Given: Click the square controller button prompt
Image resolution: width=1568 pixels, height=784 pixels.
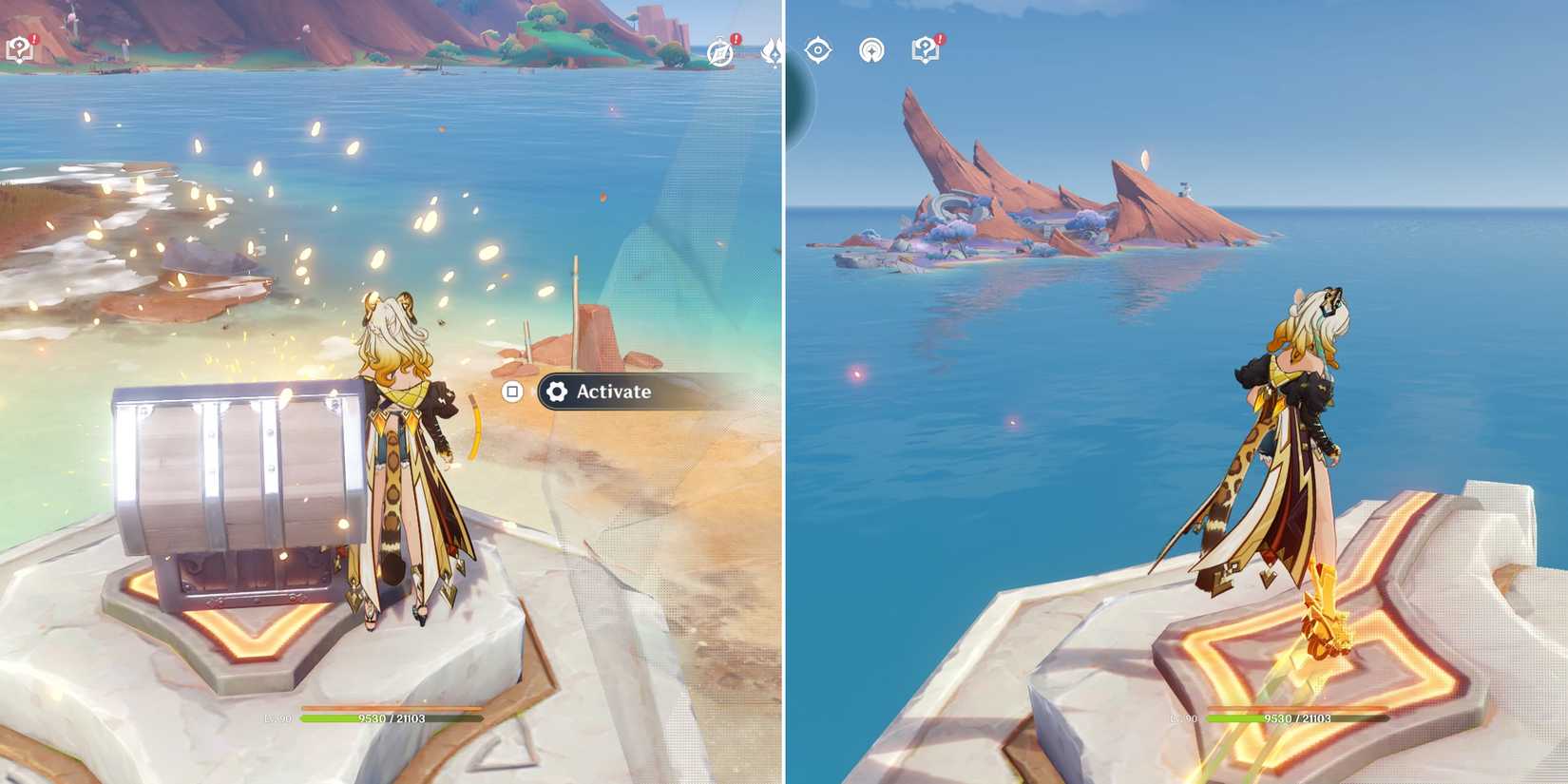Looking at the screenshot, I should (511, 392).
